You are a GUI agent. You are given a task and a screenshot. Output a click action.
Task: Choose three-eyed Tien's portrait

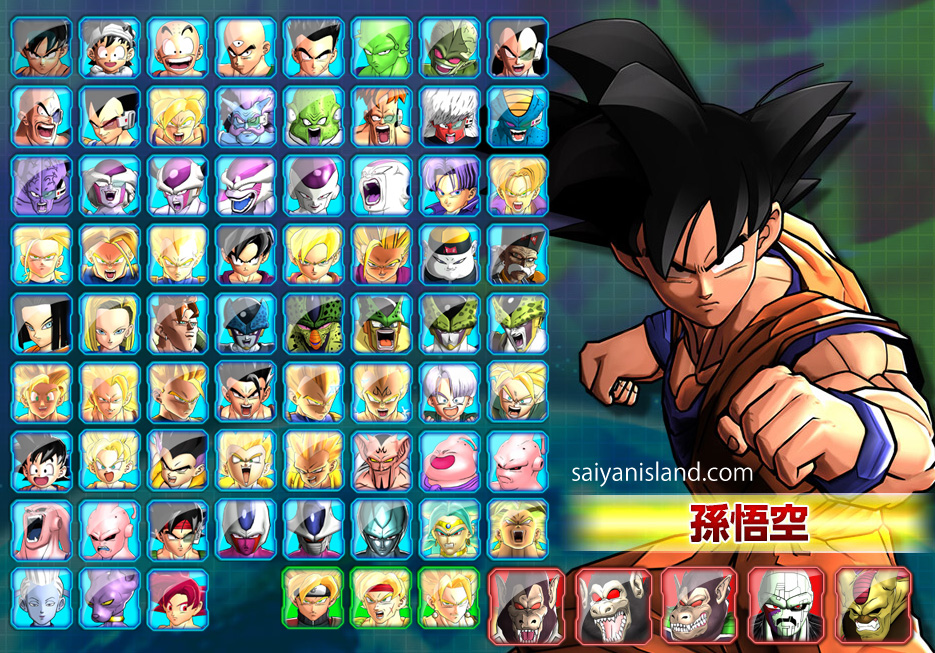pos(246,48)
